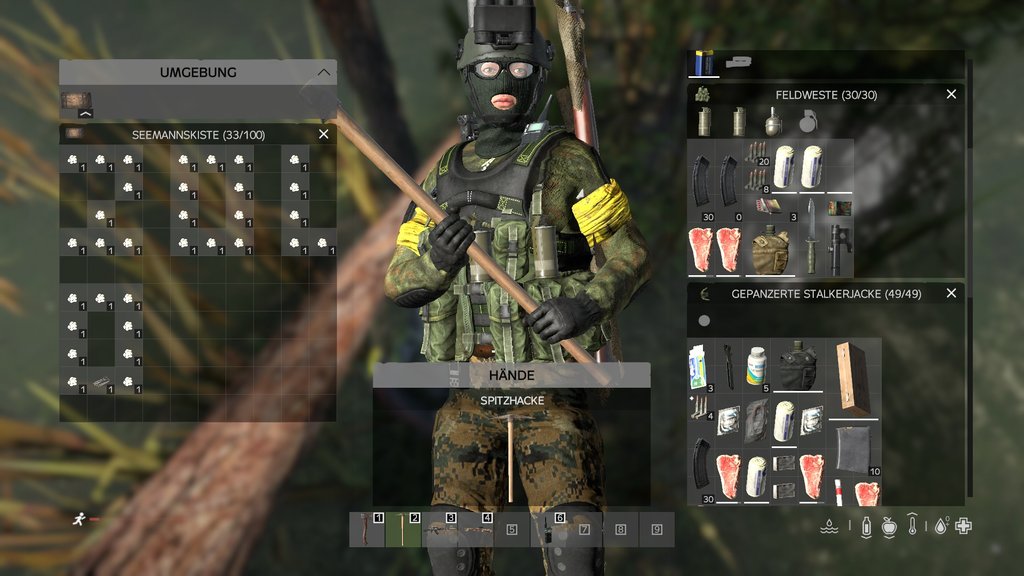Click the sea chest icon under Umgebung
This screenshot has height=576, width=1024.
(x=76, y=102)
